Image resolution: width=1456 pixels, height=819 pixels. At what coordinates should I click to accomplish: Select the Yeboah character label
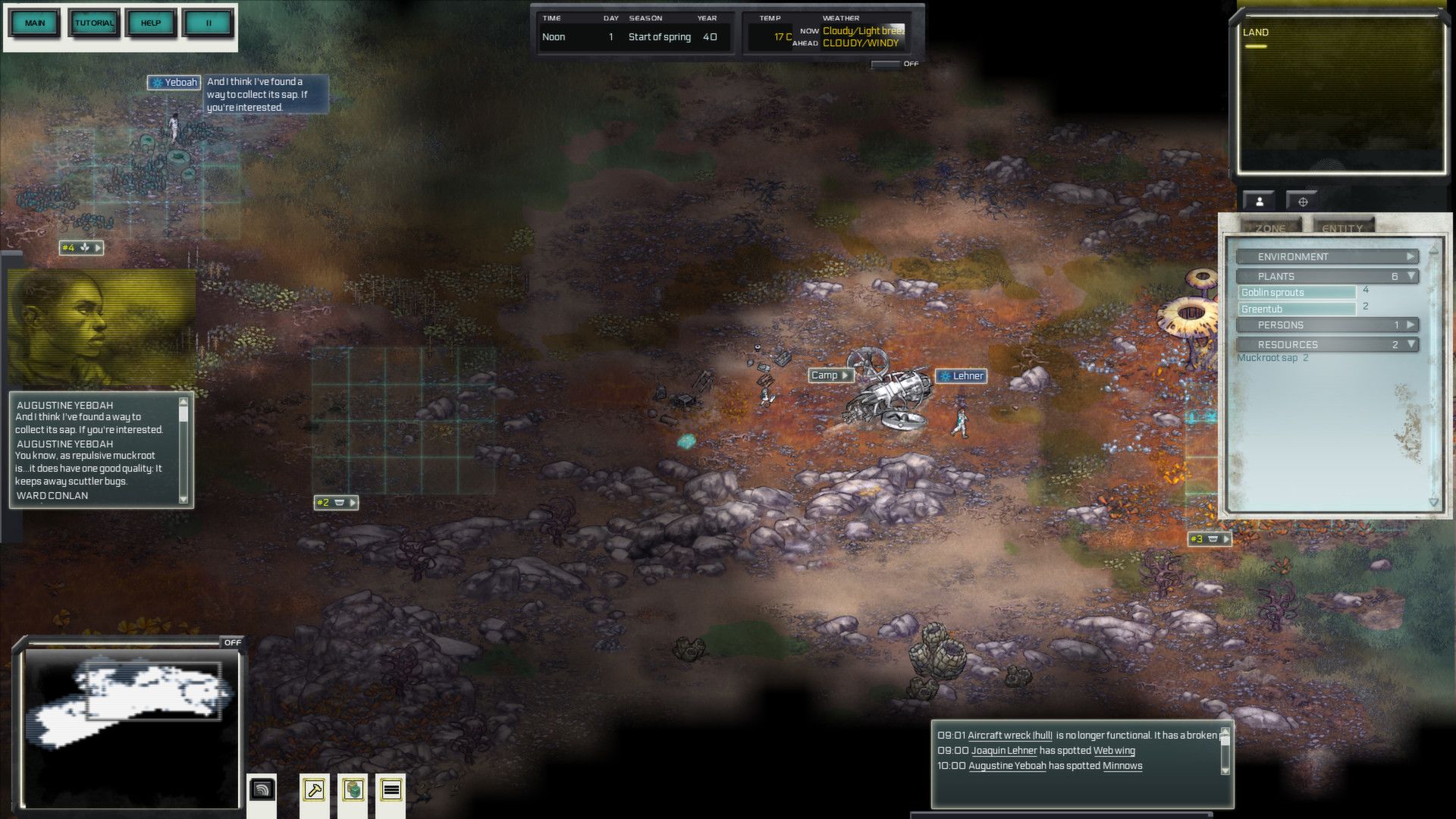(174, 83)
